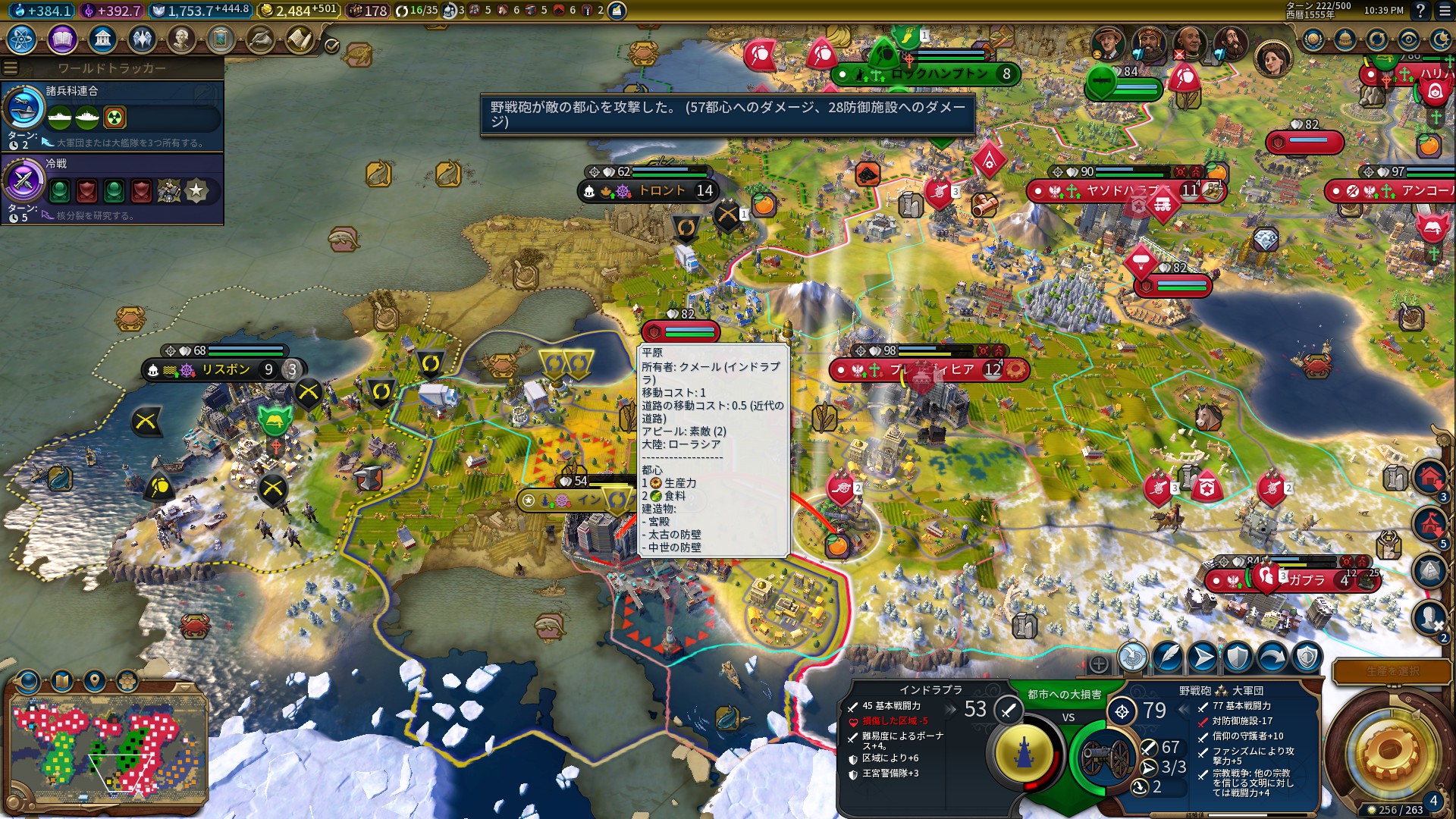Open the great people panel
The width and height of the screenshot is (1456, 819).
180,39
